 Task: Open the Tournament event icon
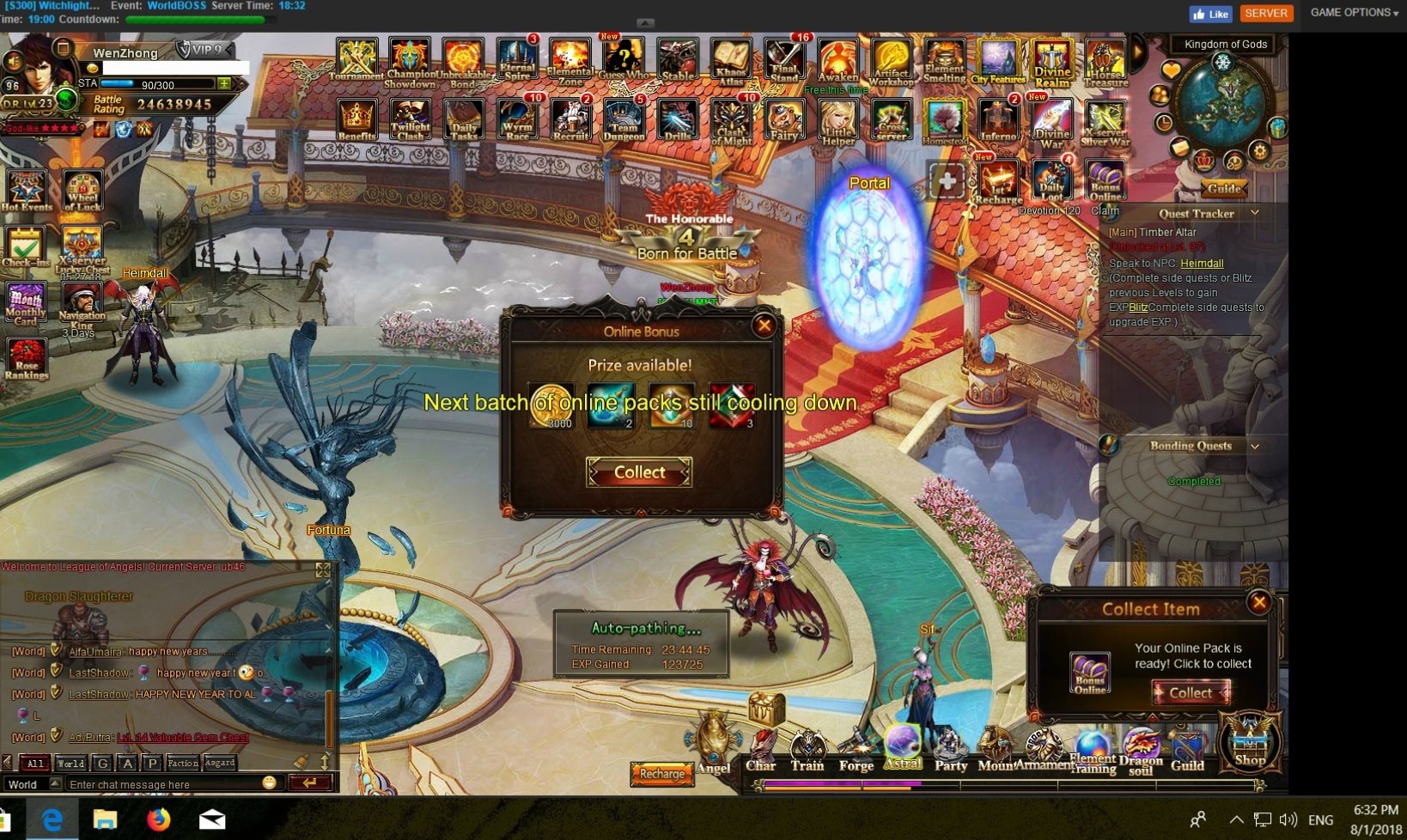(x=356, y=59)
